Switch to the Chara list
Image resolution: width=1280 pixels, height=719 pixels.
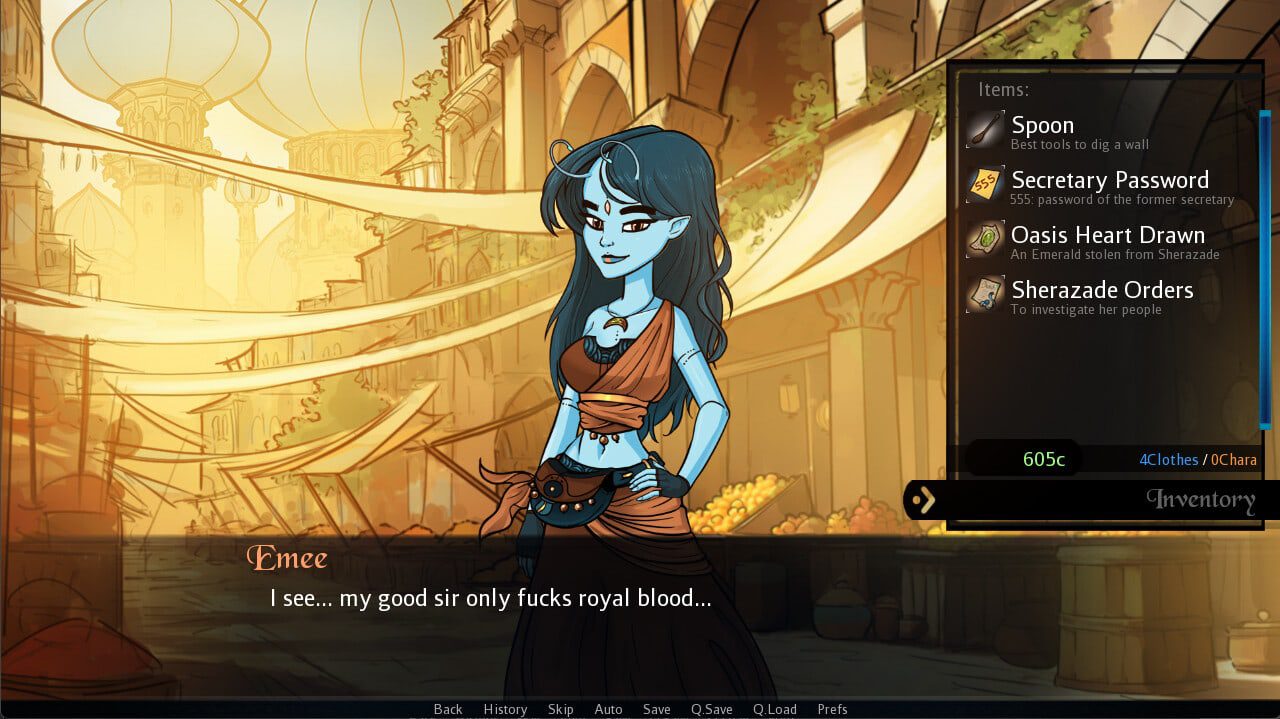(x=1233, y=460)
